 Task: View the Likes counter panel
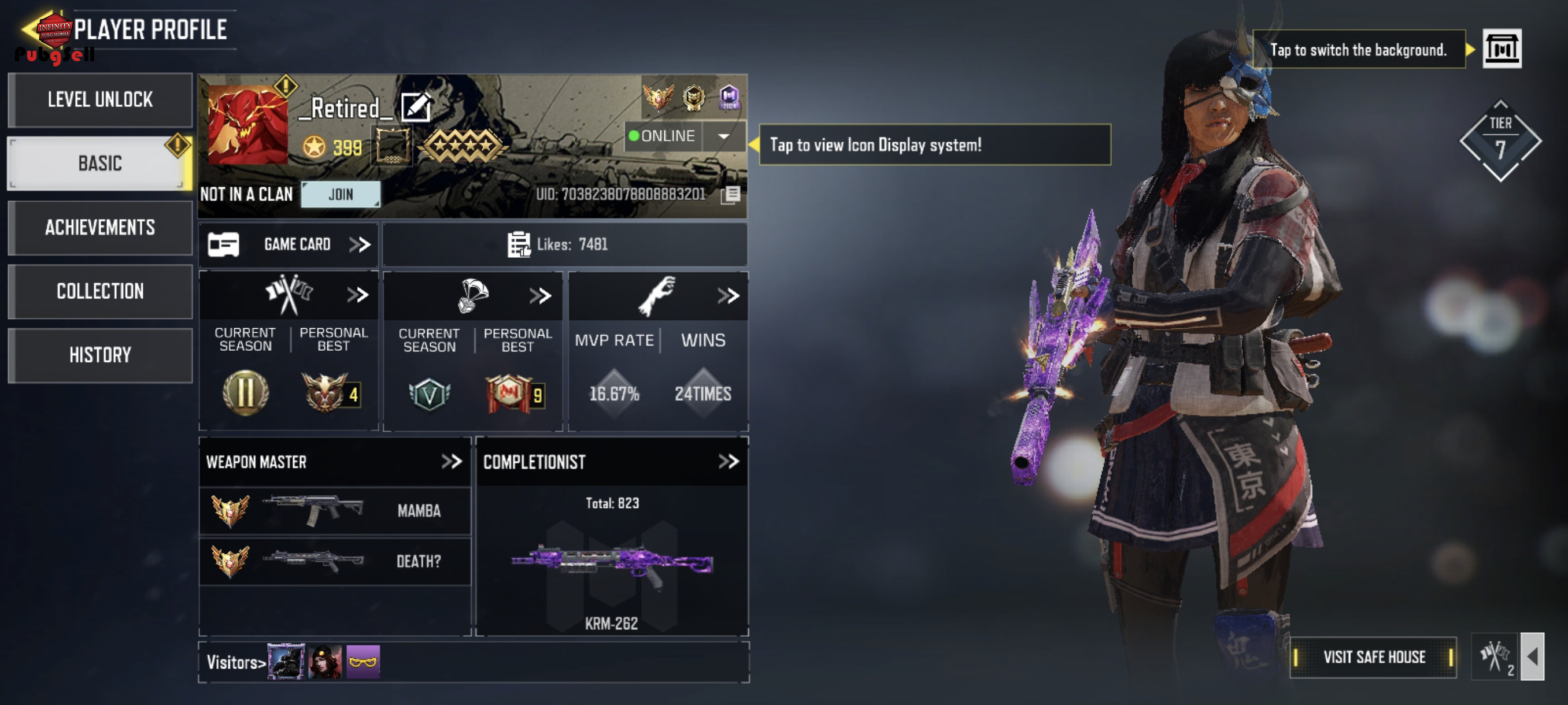564,244
